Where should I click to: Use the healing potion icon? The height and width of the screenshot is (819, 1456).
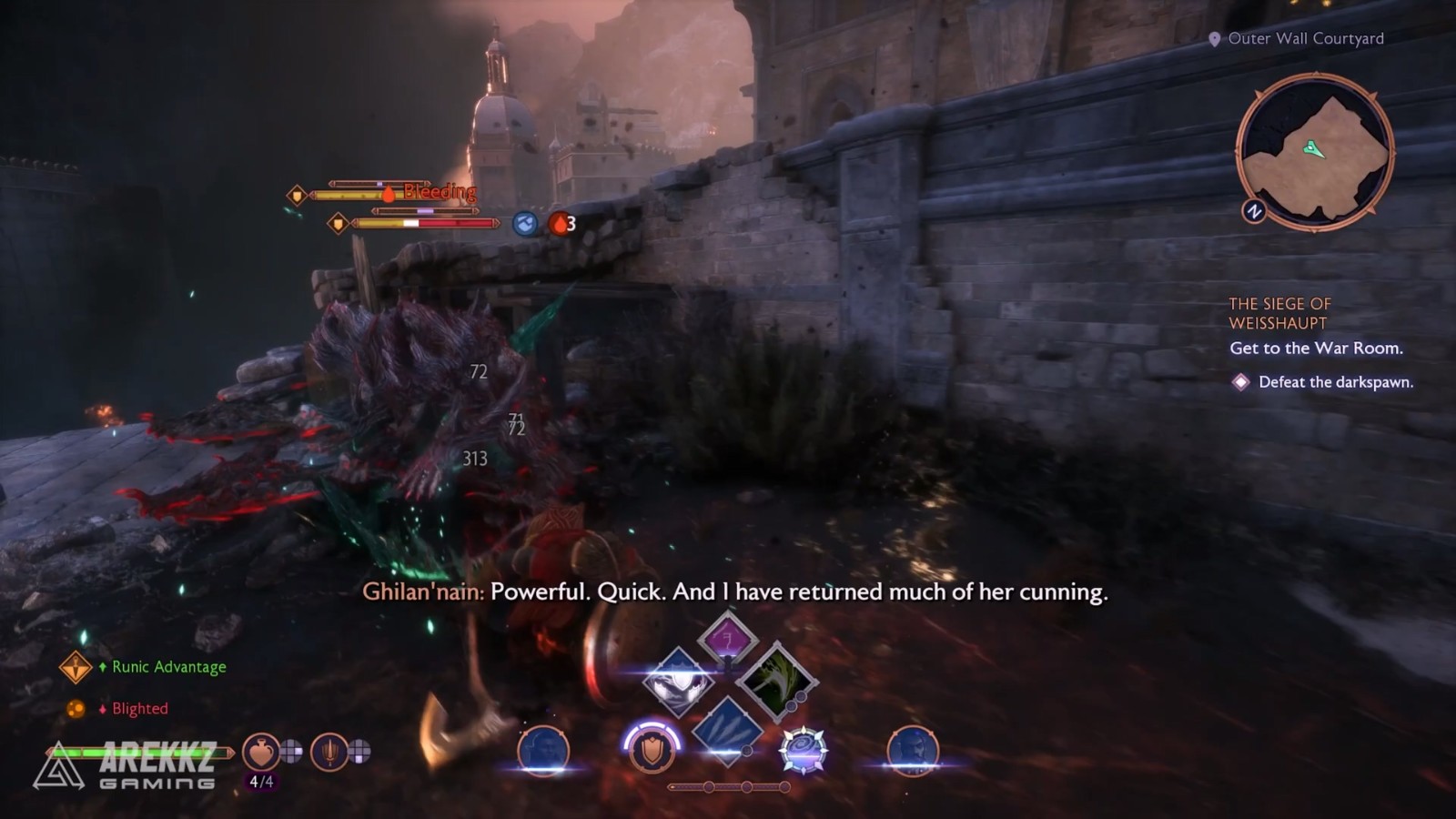261,752
